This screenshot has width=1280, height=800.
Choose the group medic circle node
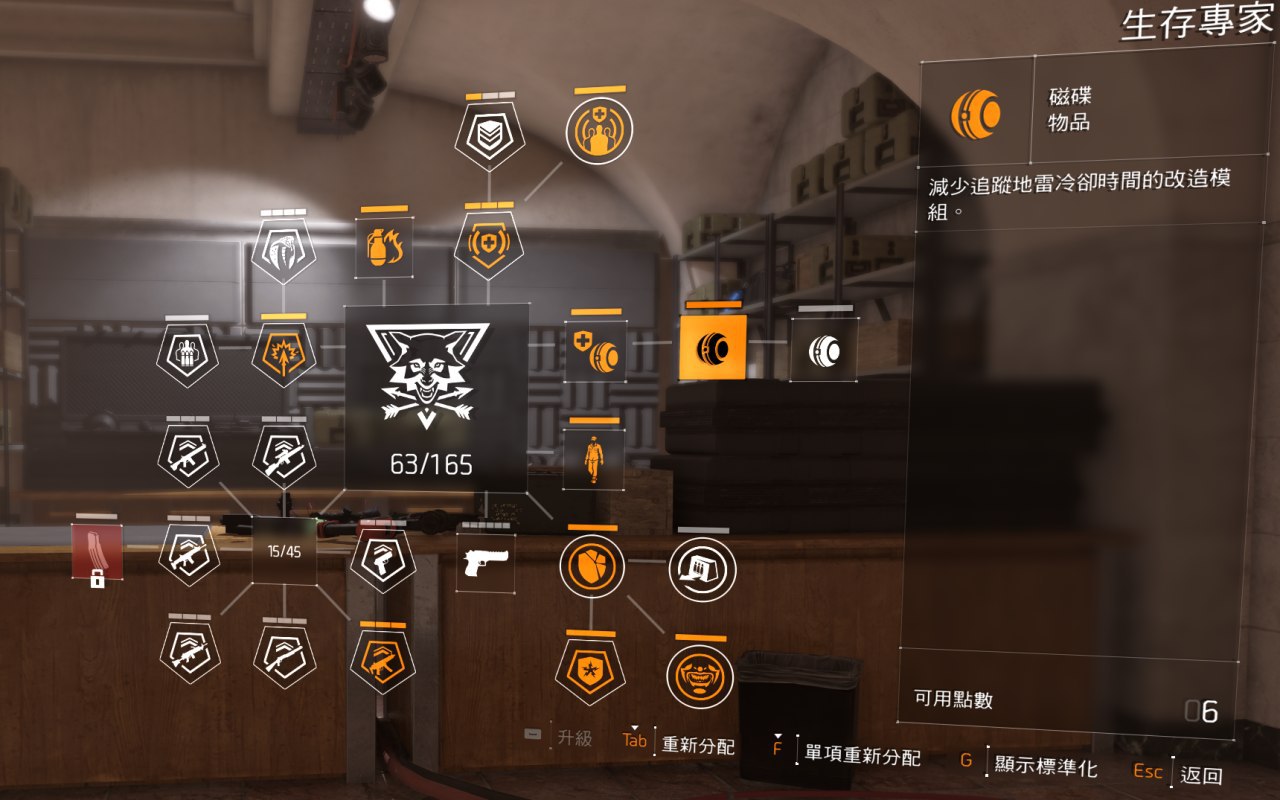coord(599,131)
